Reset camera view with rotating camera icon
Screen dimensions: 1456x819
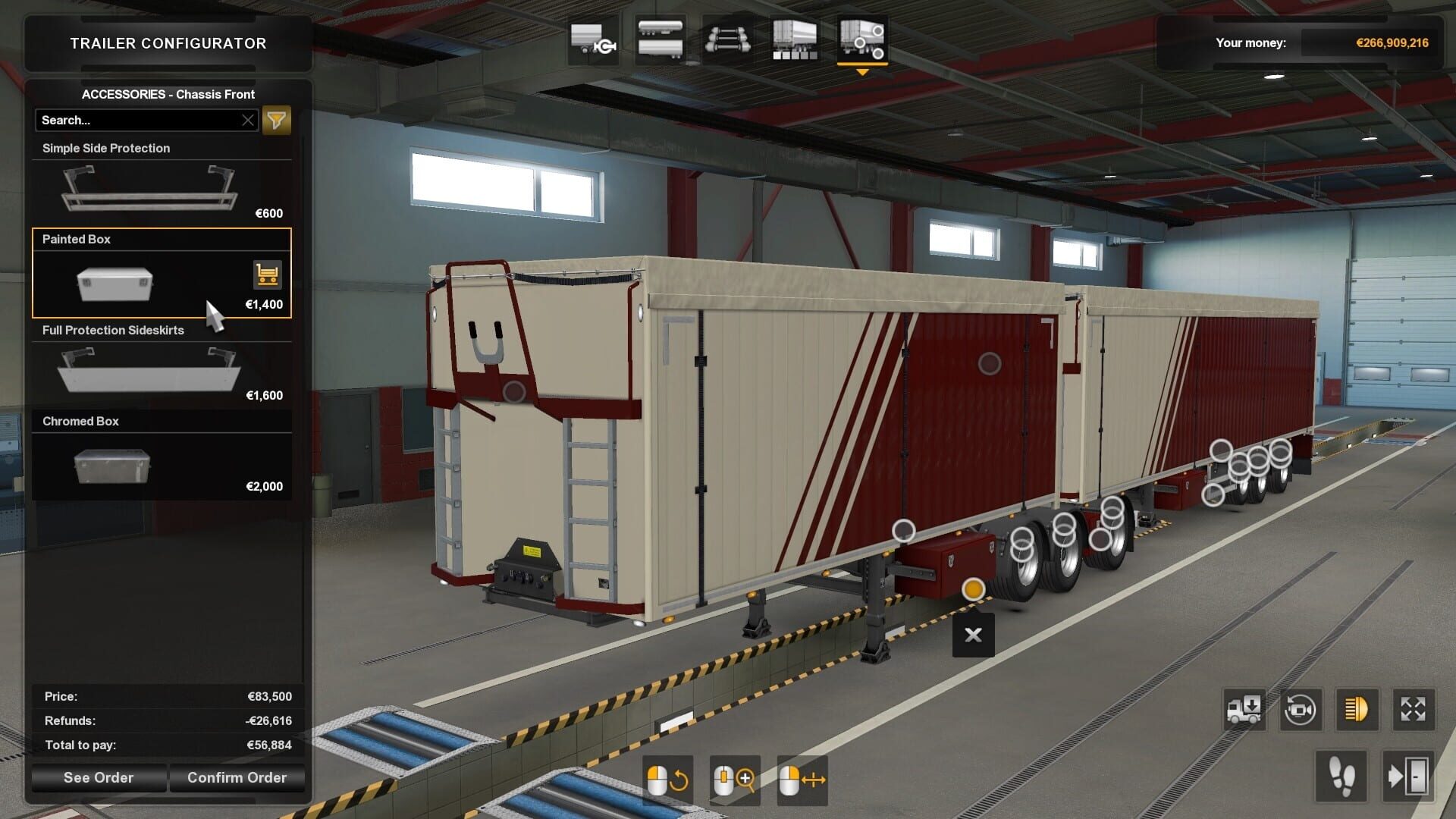(1301, 710)
